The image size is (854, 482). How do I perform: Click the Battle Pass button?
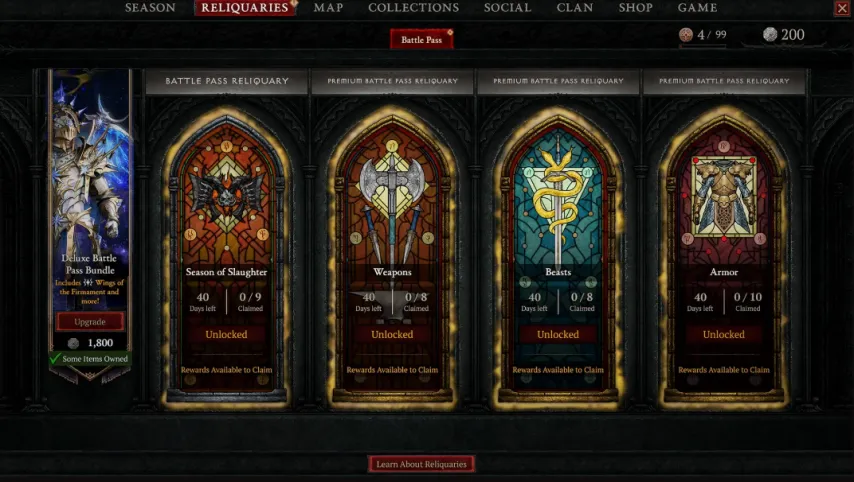pos(421,39)
